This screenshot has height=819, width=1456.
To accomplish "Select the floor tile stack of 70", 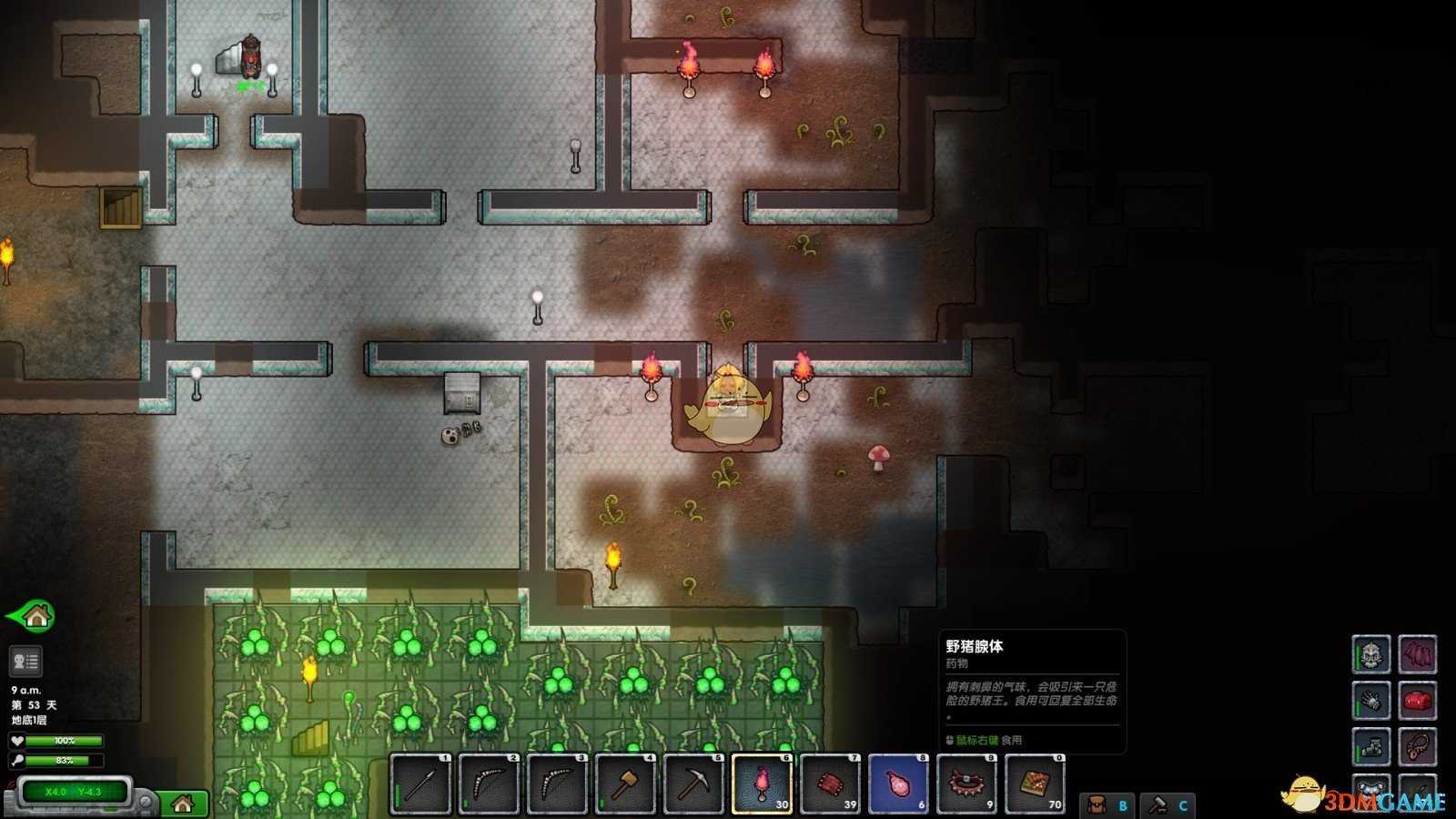I will (x=1035, y=784).
